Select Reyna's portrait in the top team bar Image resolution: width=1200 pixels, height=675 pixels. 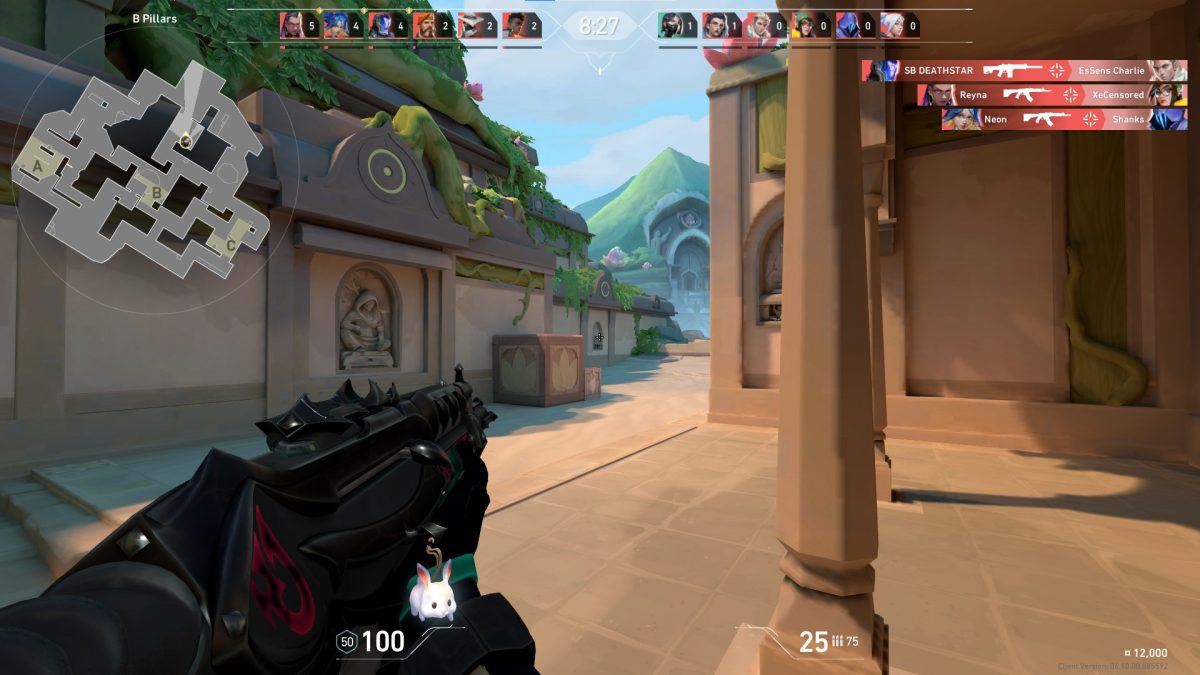tap(292, 27)
